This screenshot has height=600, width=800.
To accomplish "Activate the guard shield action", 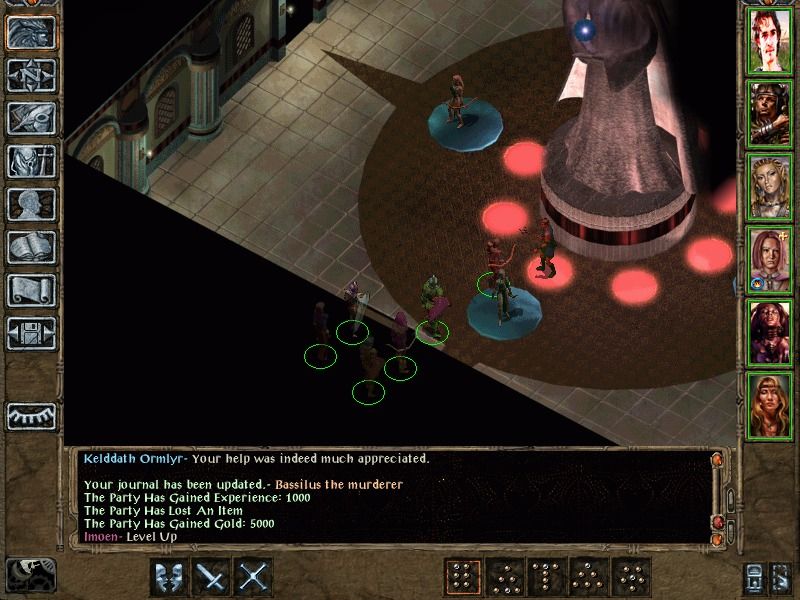I will (x=170, y=577).
